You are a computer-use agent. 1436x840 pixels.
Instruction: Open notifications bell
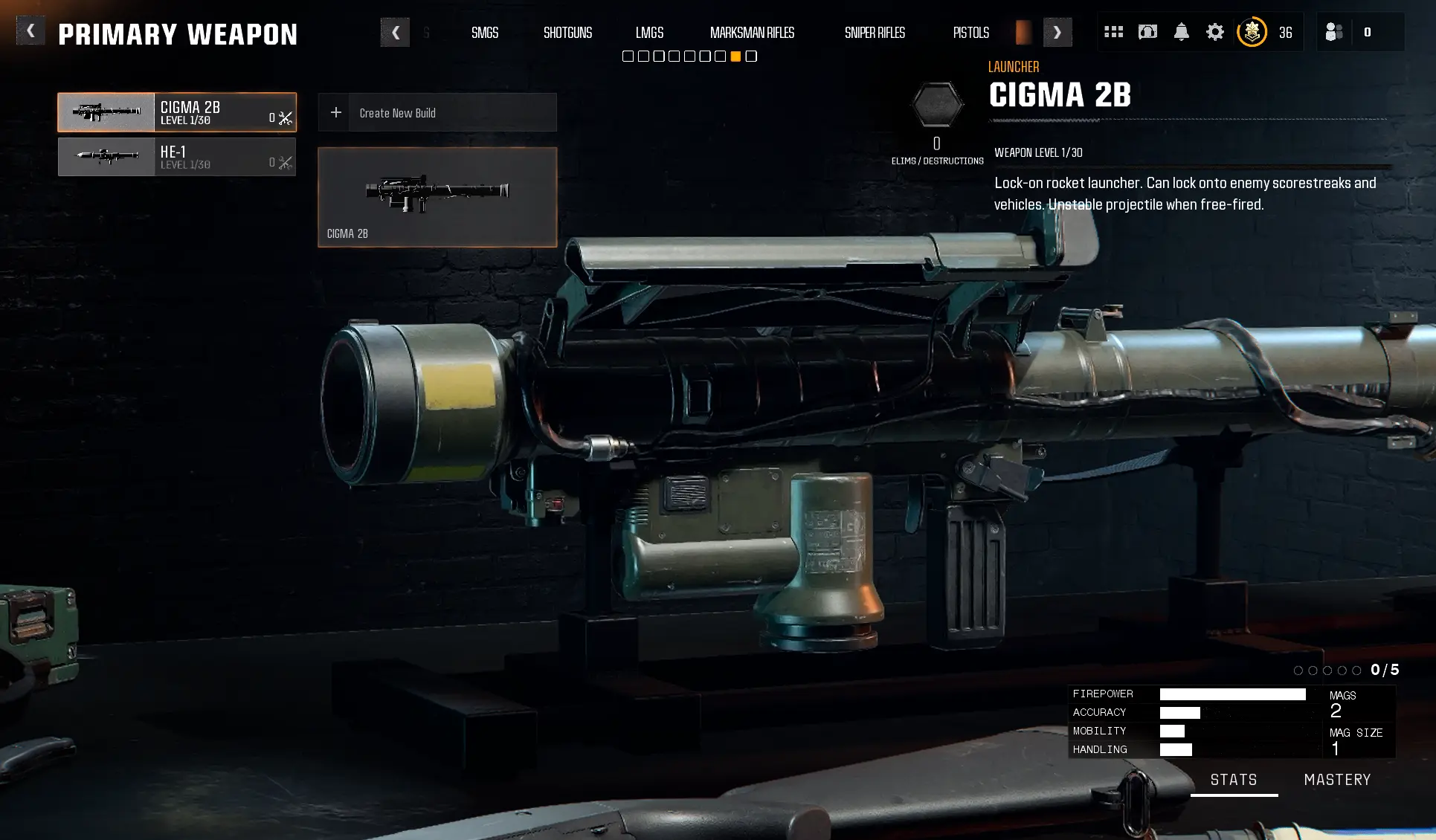click(x=1181, y=32)
